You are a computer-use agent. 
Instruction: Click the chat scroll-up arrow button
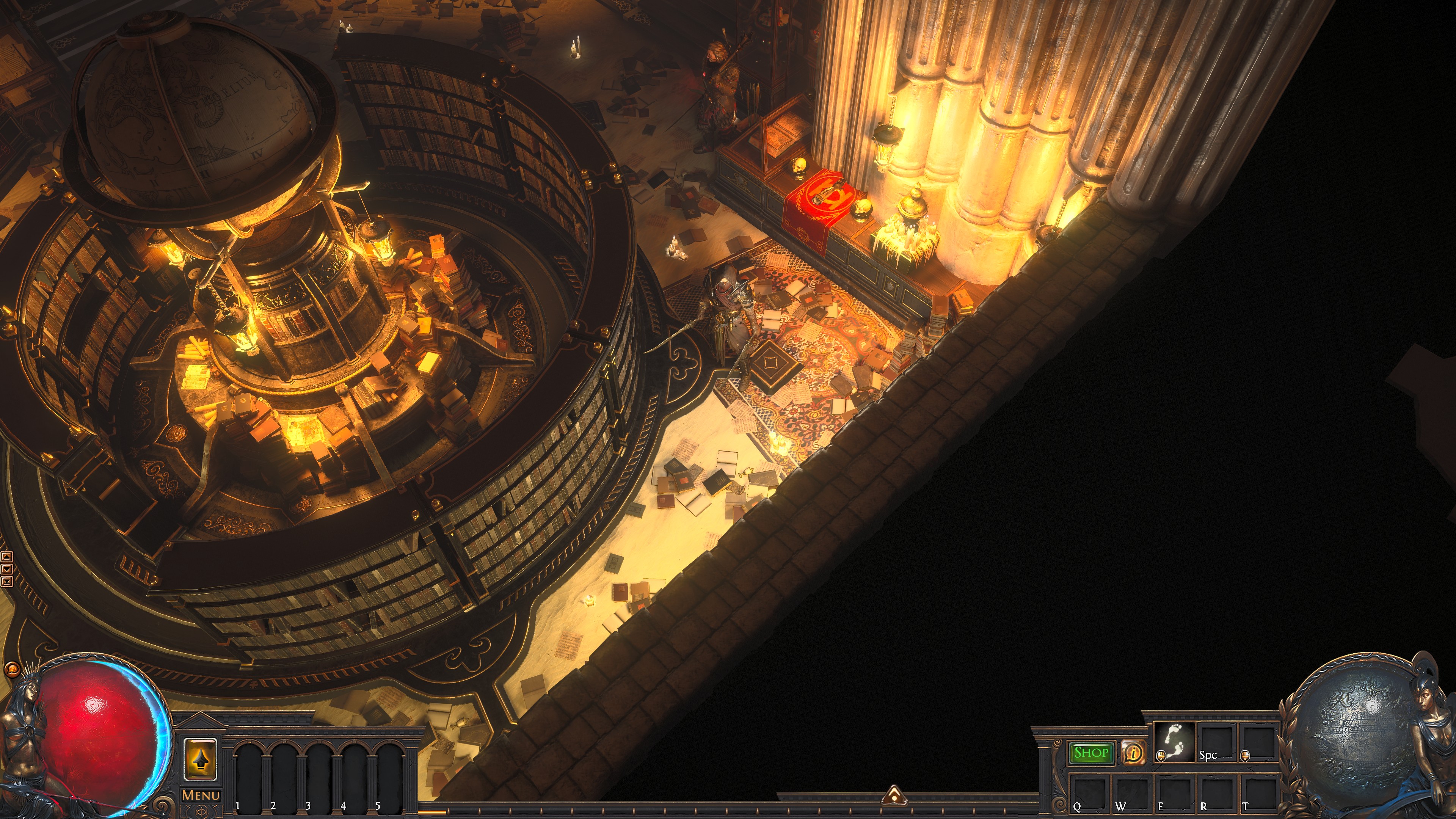click(x=7, y=557)
